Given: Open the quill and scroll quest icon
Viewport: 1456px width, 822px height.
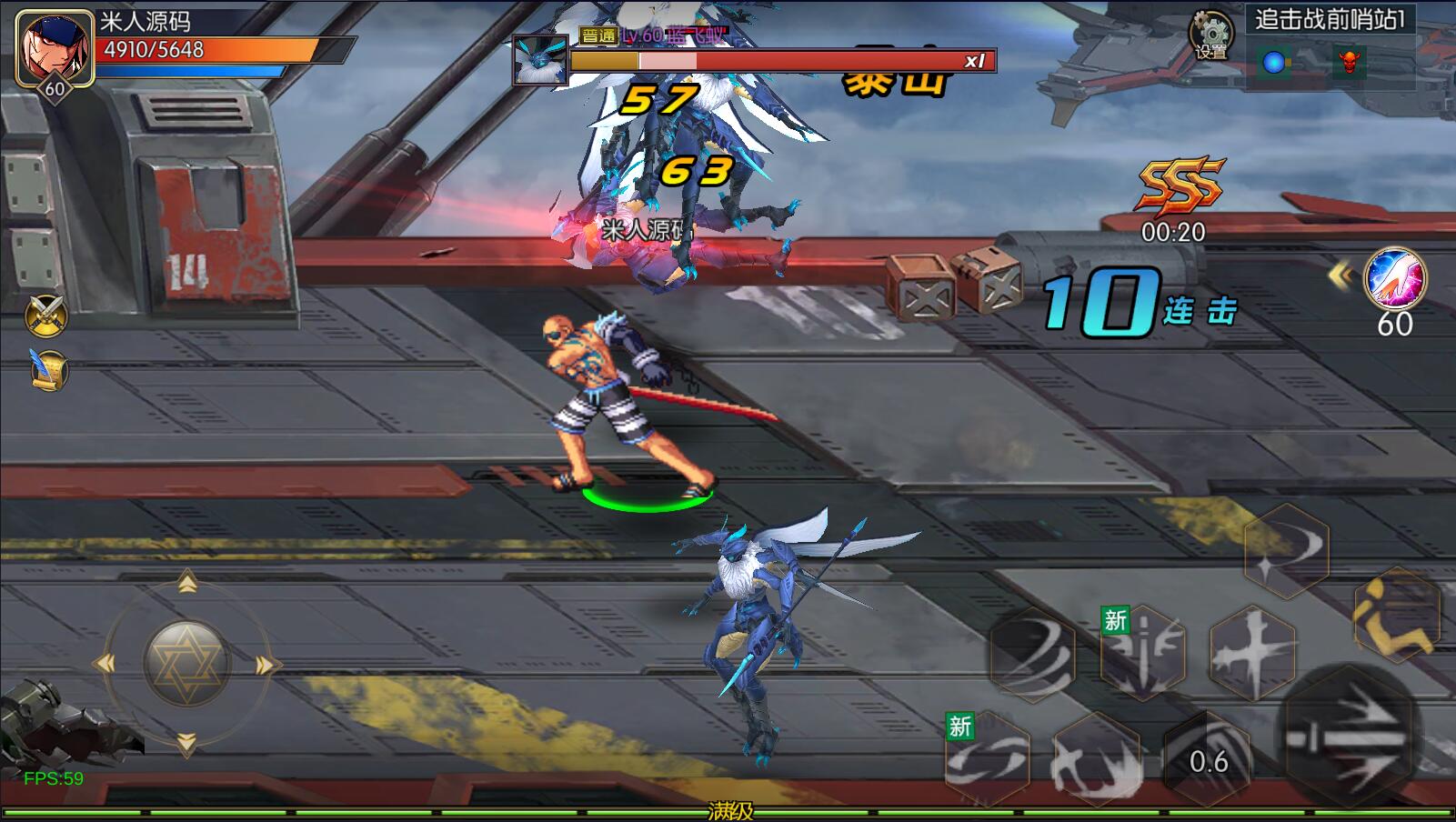Looking at the screenshot, I should point(47,369).
